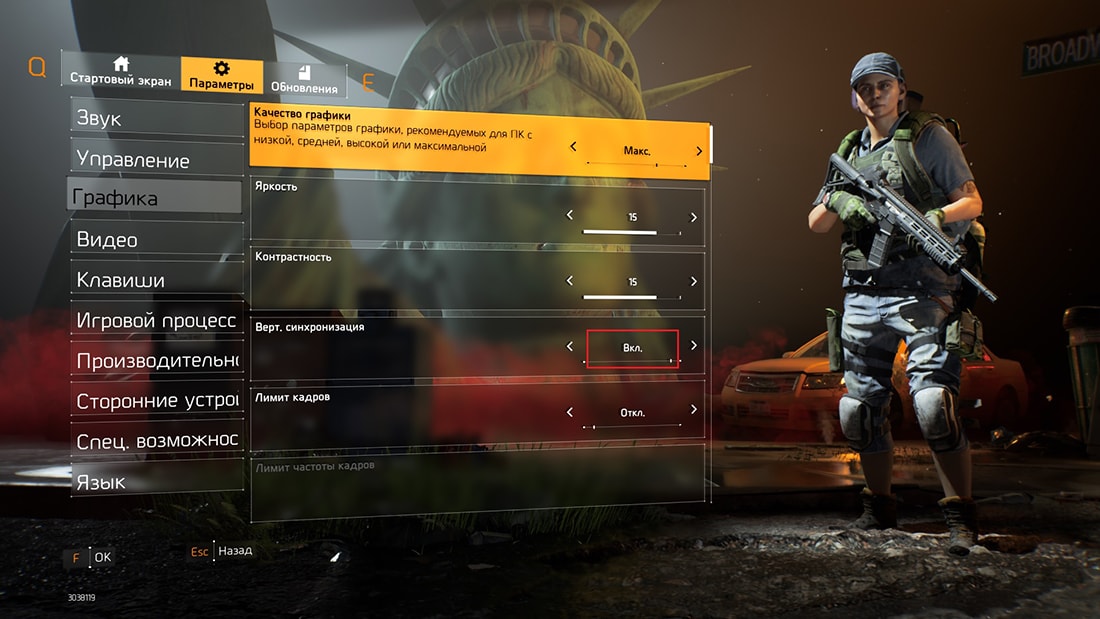Open the Видео settings section
The height and width of the screenshot is (619, 1100).
coord(155,240)
